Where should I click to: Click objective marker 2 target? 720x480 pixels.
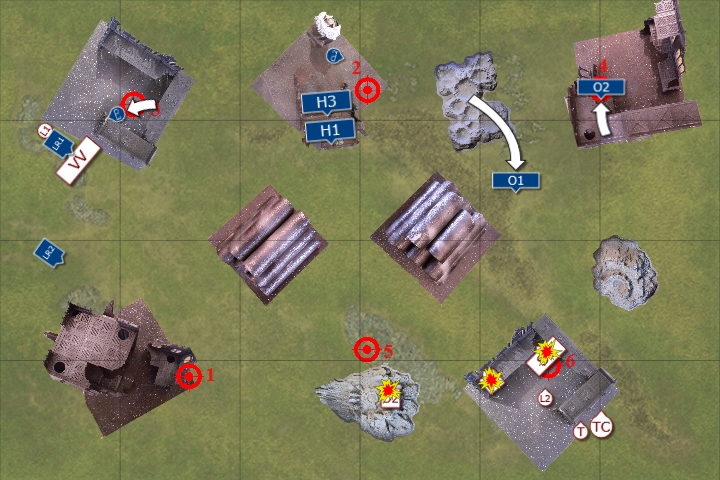click(x=368, y=91)
